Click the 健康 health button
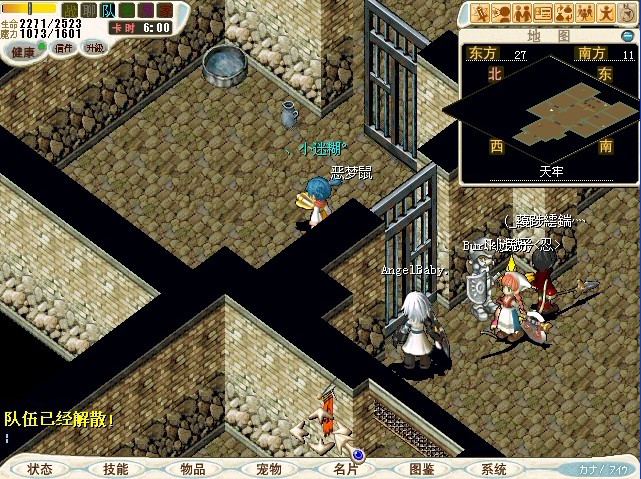 (x=23, y=49)
